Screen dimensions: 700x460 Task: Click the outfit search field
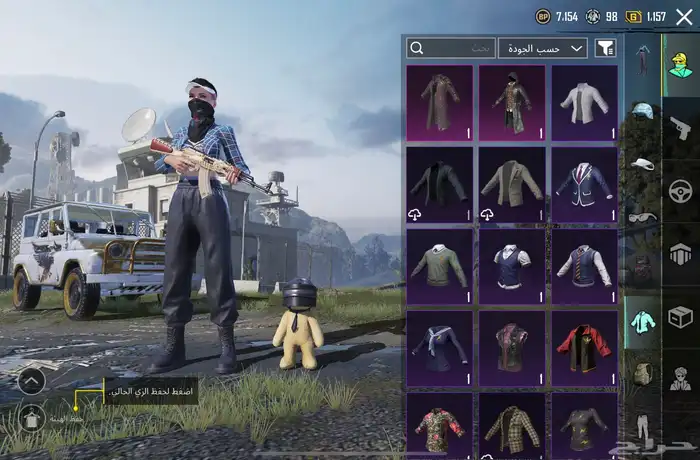(451, 48)
